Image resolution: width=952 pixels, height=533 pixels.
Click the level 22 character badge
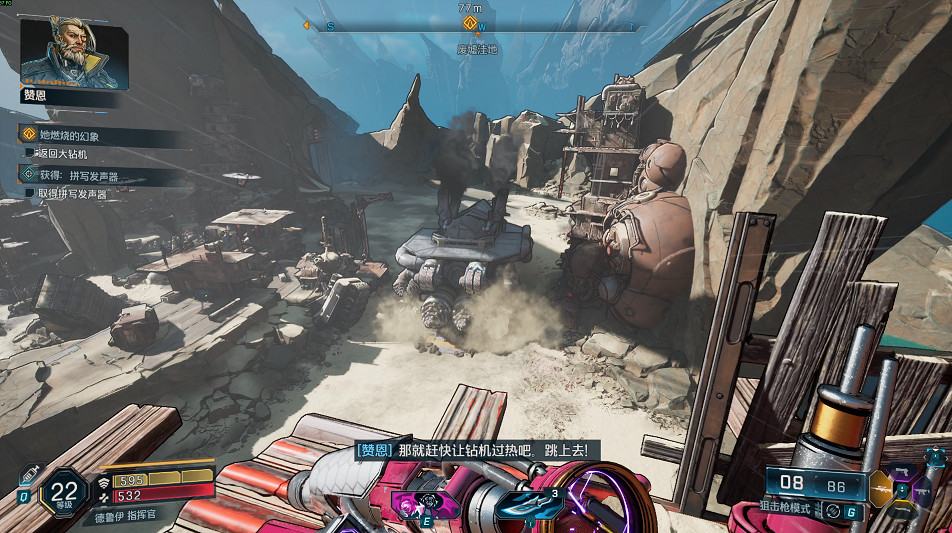click(65, 491)
